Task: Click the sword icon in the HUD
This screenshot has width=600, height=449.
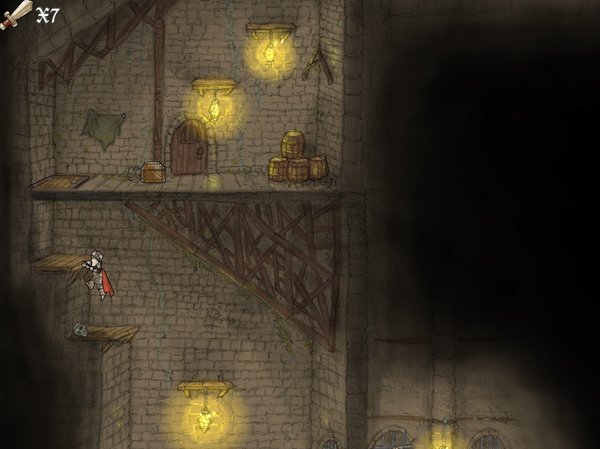Action: 16,15
